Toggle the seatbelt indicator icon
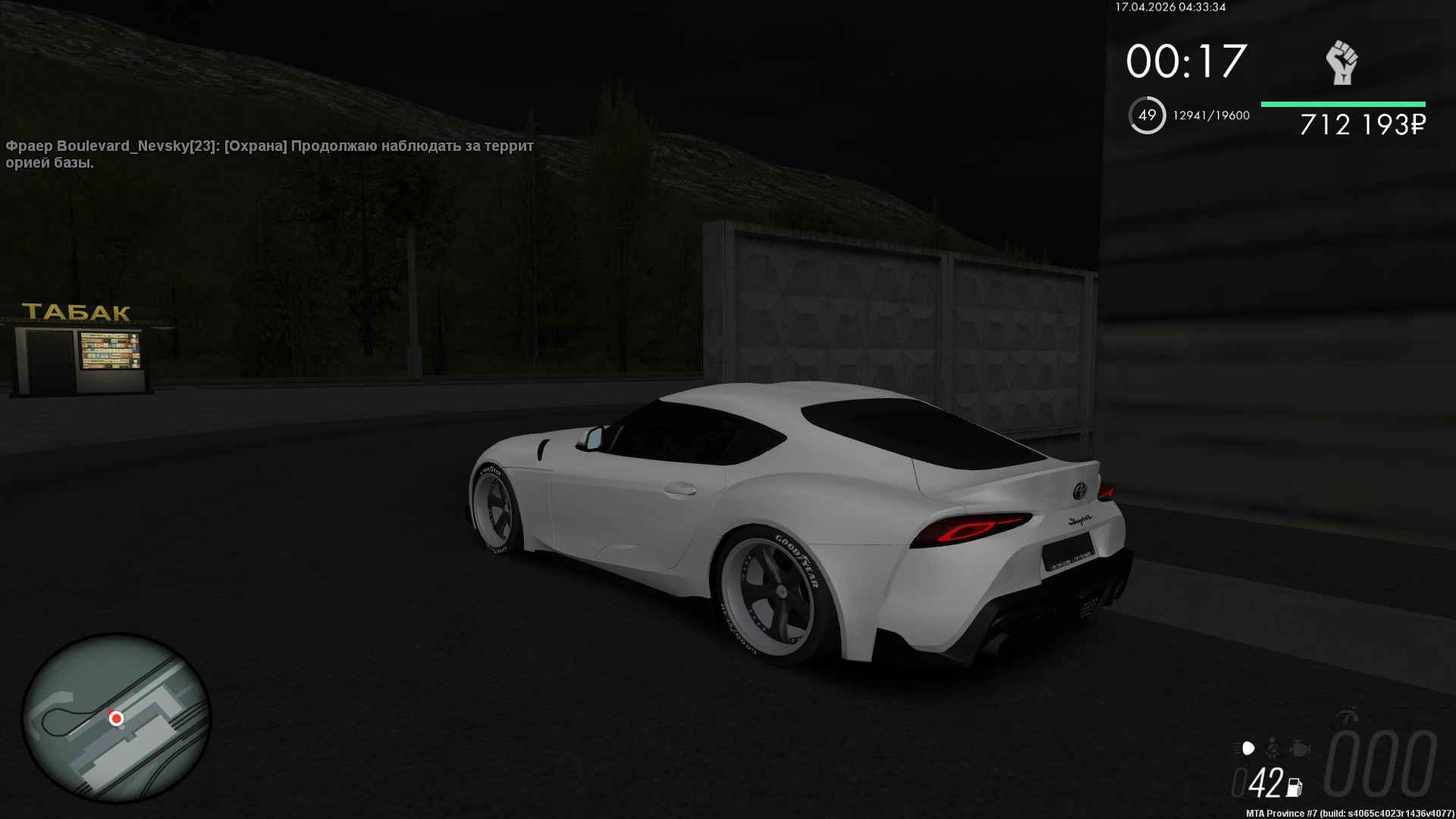 (1274, 748)
